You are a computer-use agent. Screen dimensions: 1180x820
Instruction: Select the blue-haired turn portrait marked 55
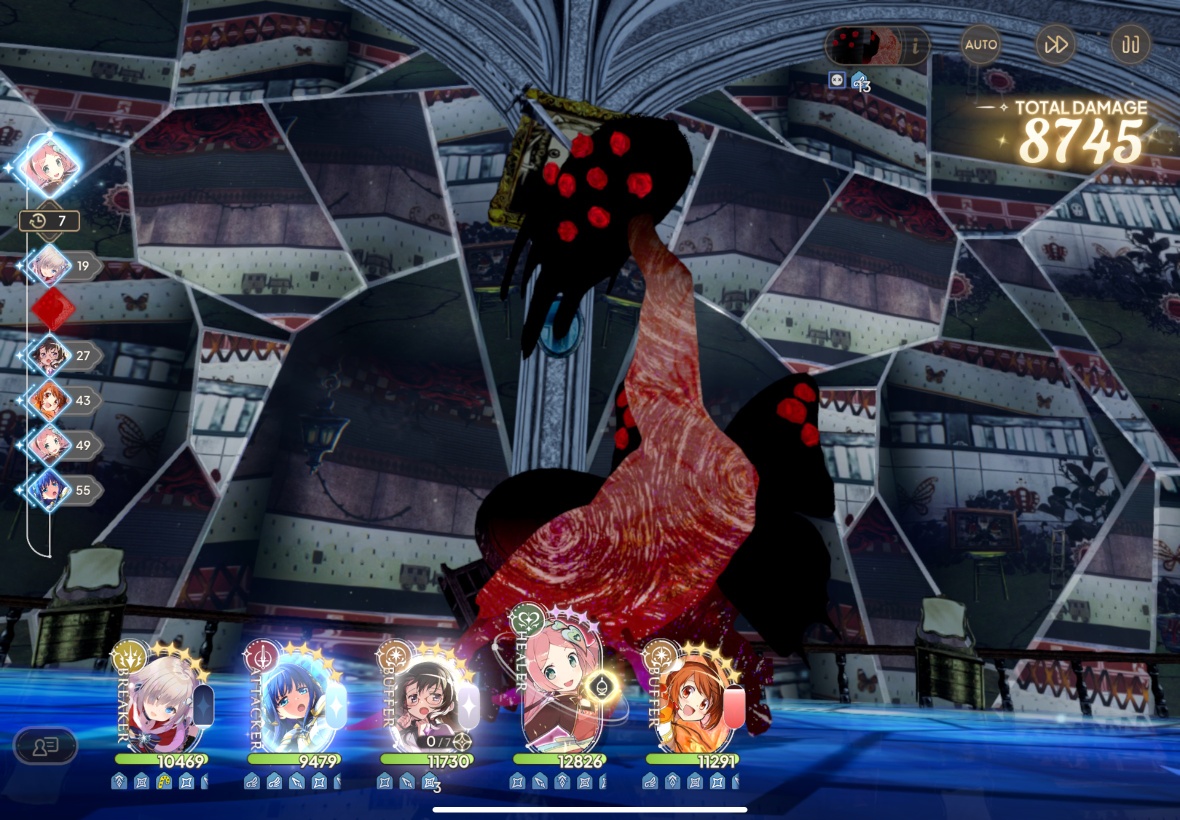pyautogui.click(x=48, y=489)
